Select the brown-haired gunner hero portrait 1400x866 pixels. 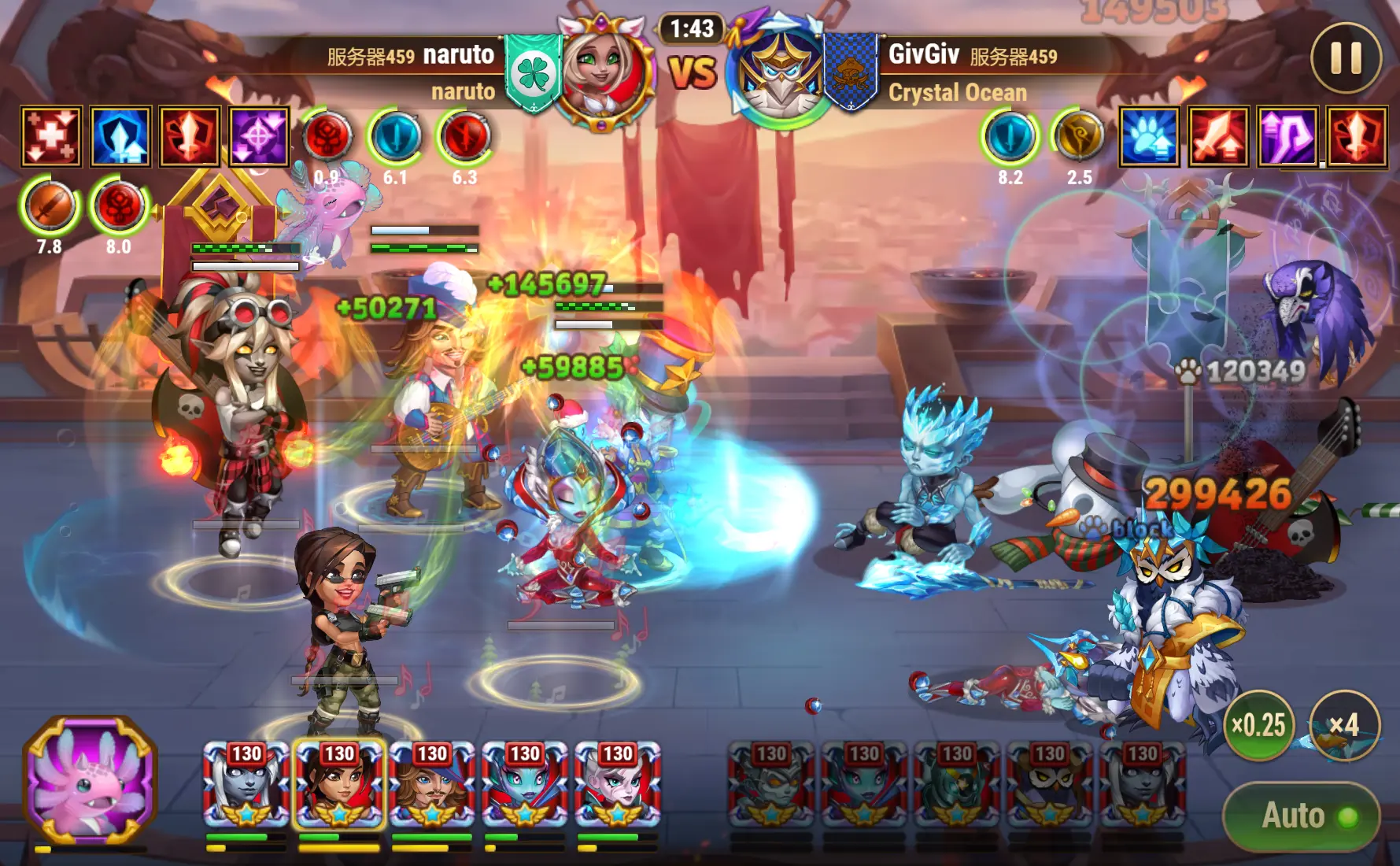tap(339, 783)
